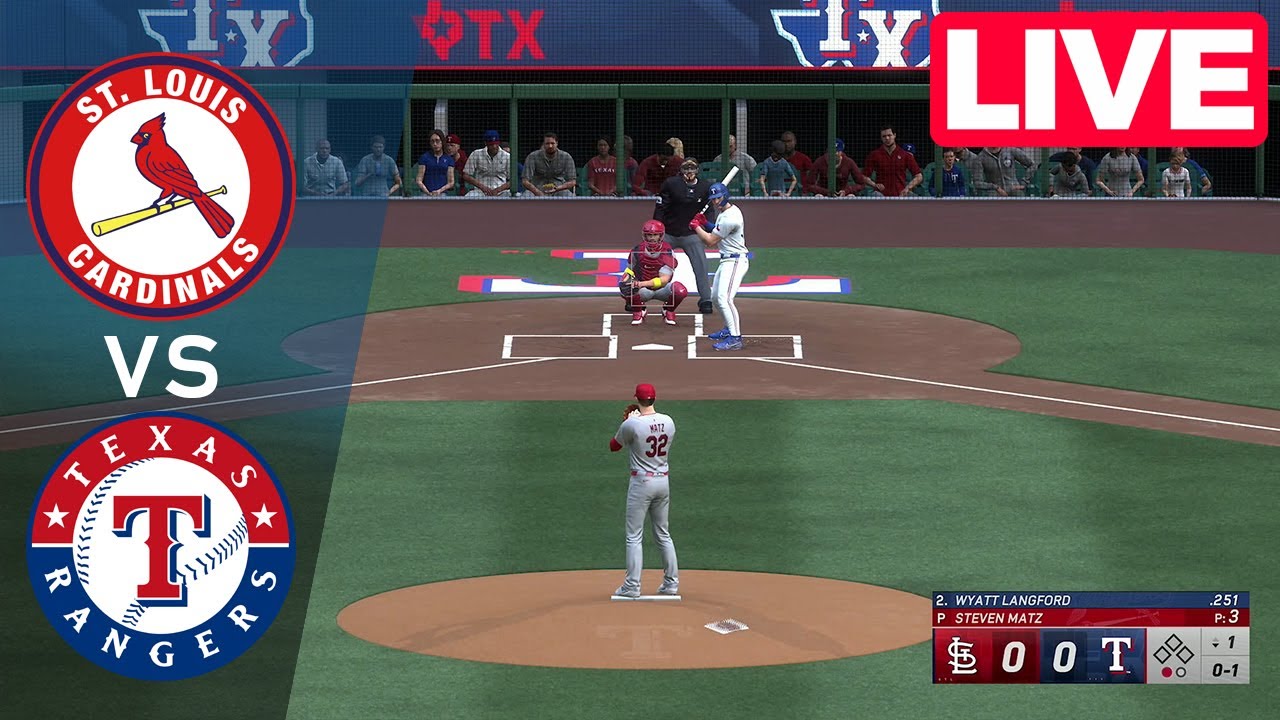Expand pitcher Steven Matz info row

pos(1000,616)
